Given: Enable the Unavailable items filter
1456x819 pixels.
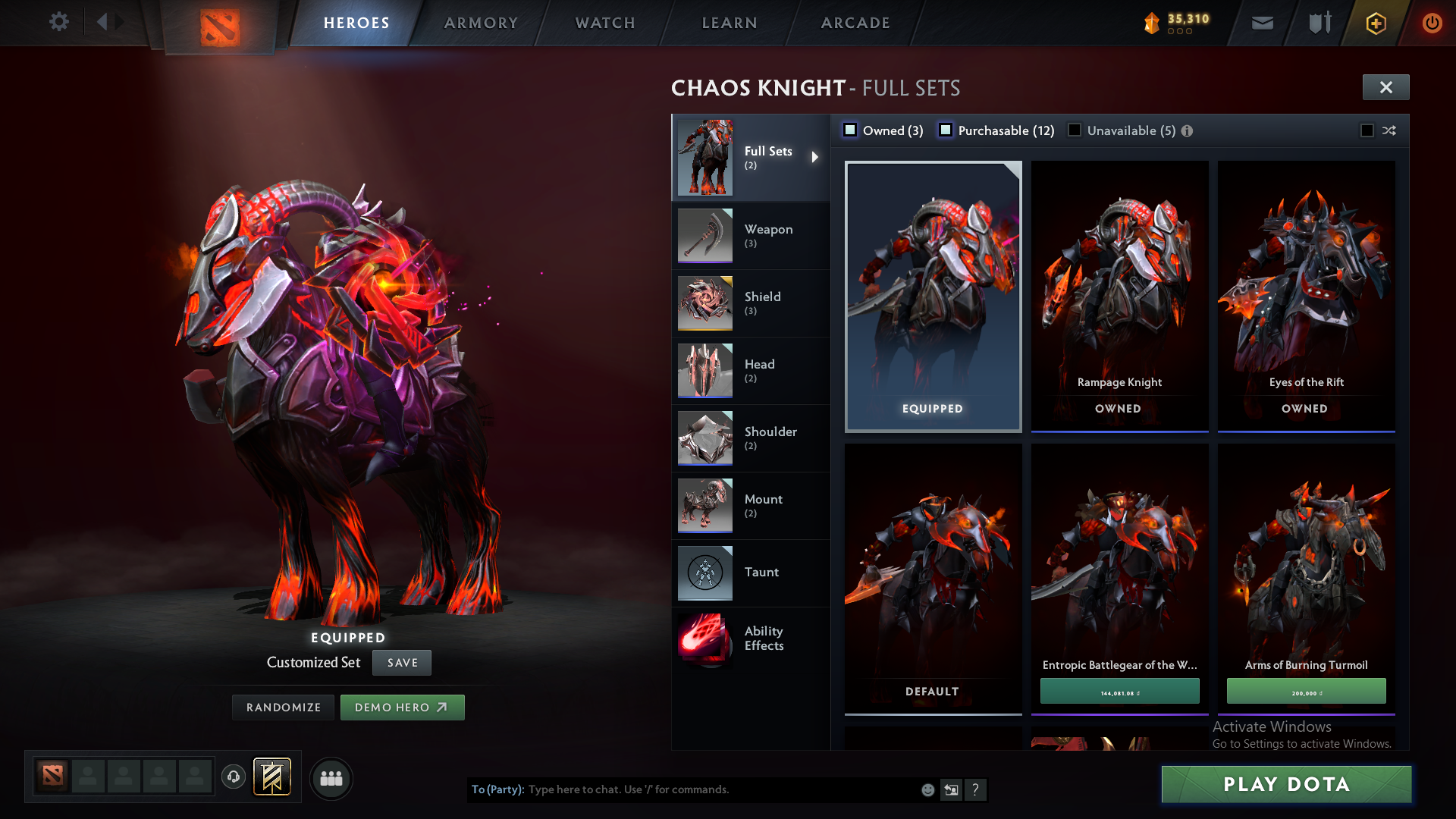Looking at the screenshot, I should coord(1075,130).
